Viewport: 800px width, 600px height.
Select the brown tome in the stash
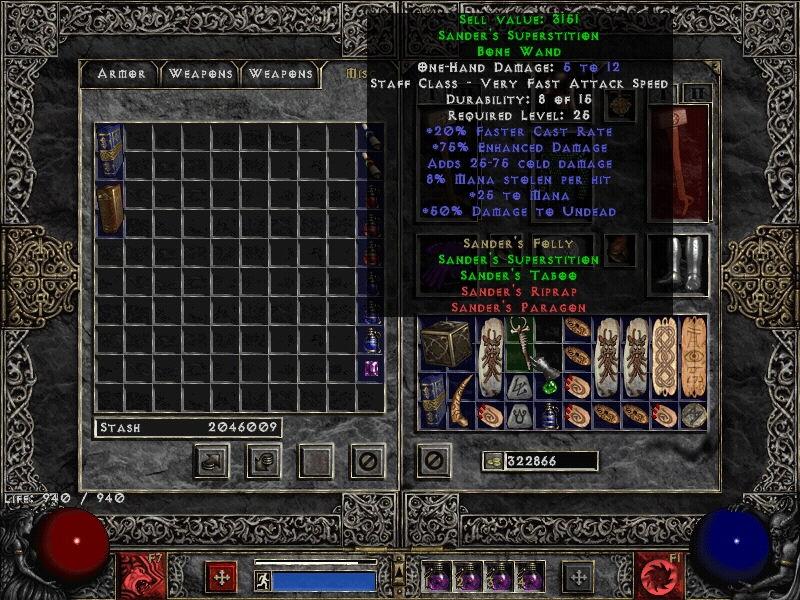coord(109,208)
